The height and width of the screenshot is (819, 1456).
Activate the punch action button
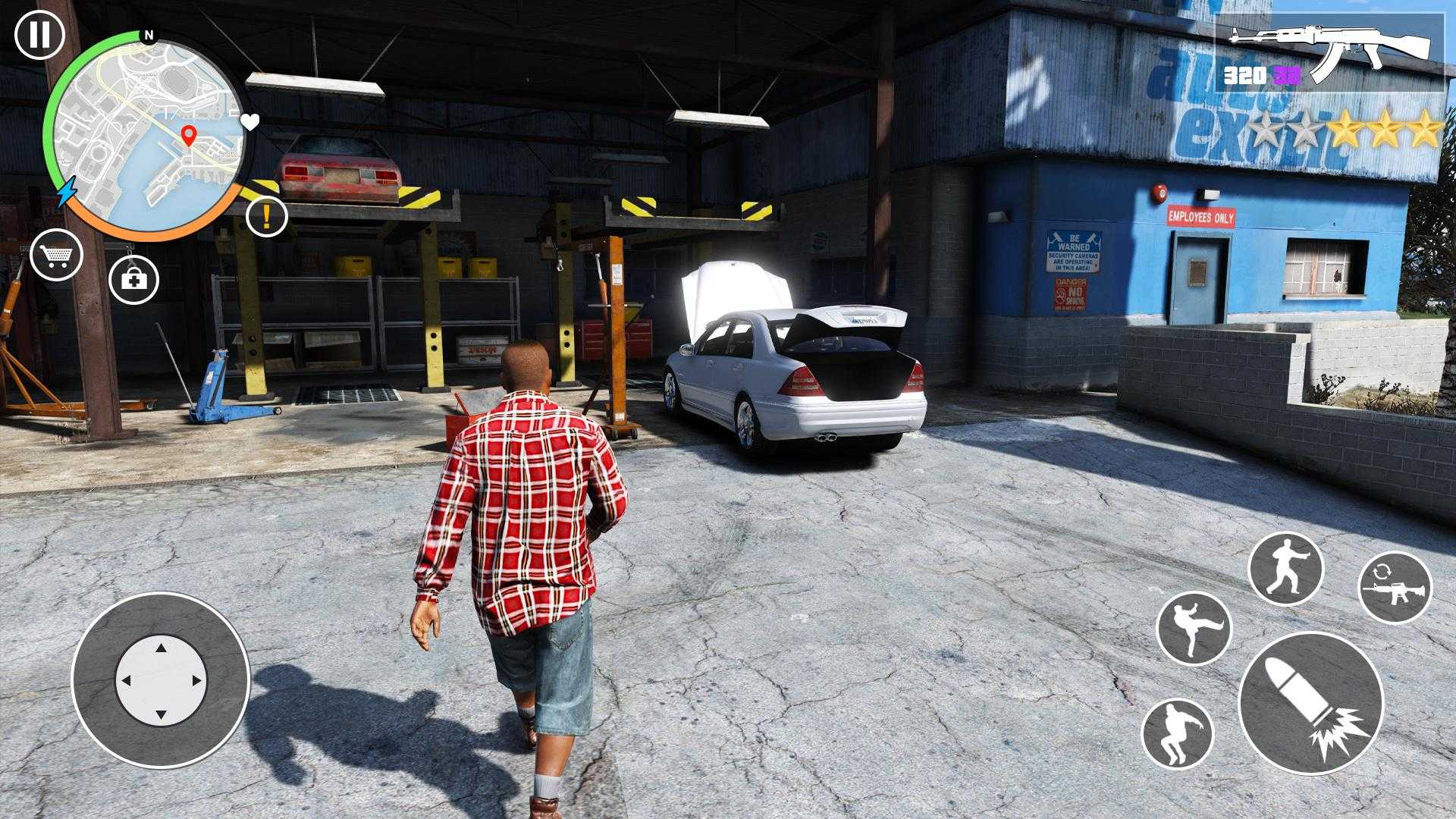coord(1285,568)
